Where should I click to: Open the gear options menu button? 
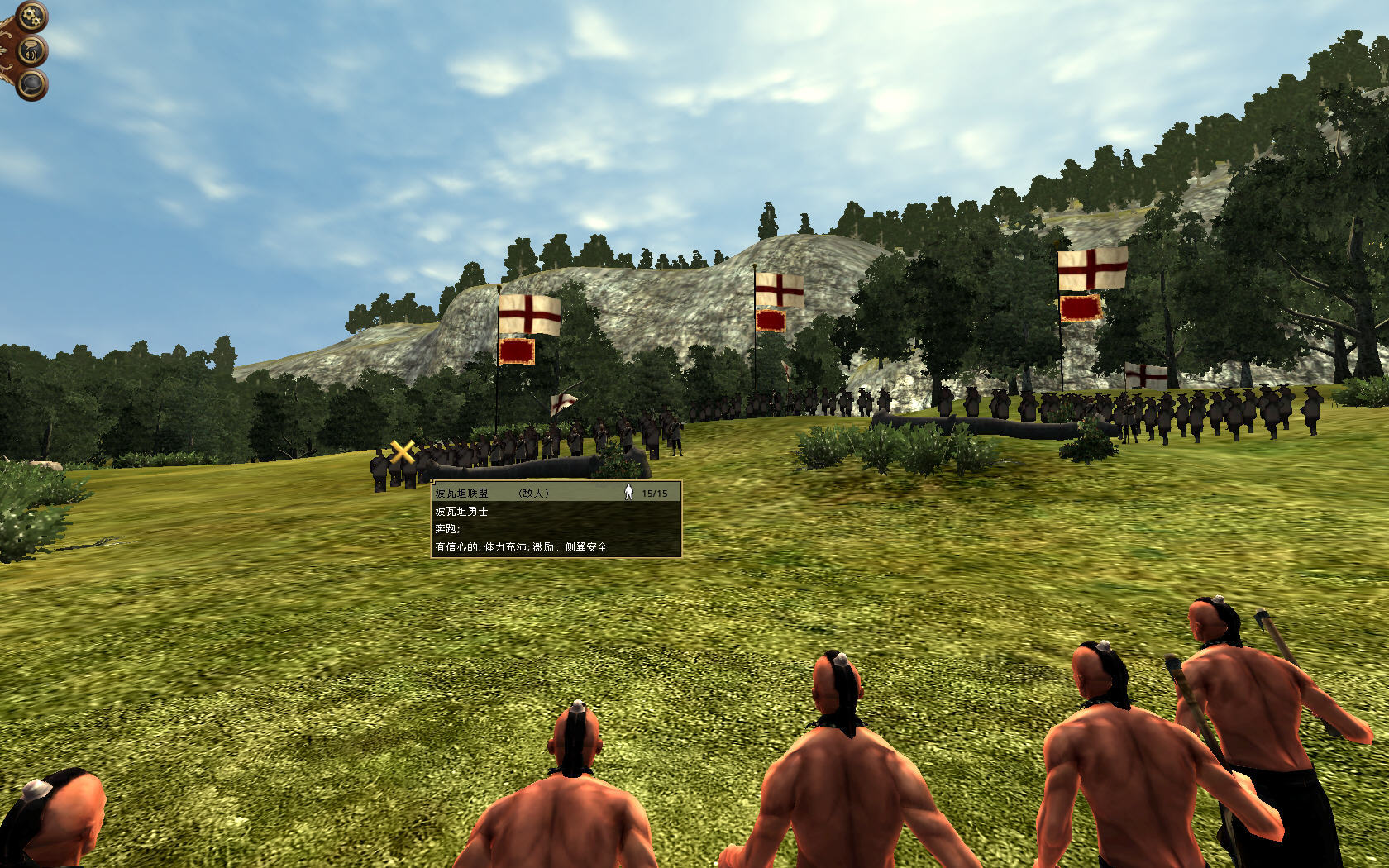pos(31,16)
